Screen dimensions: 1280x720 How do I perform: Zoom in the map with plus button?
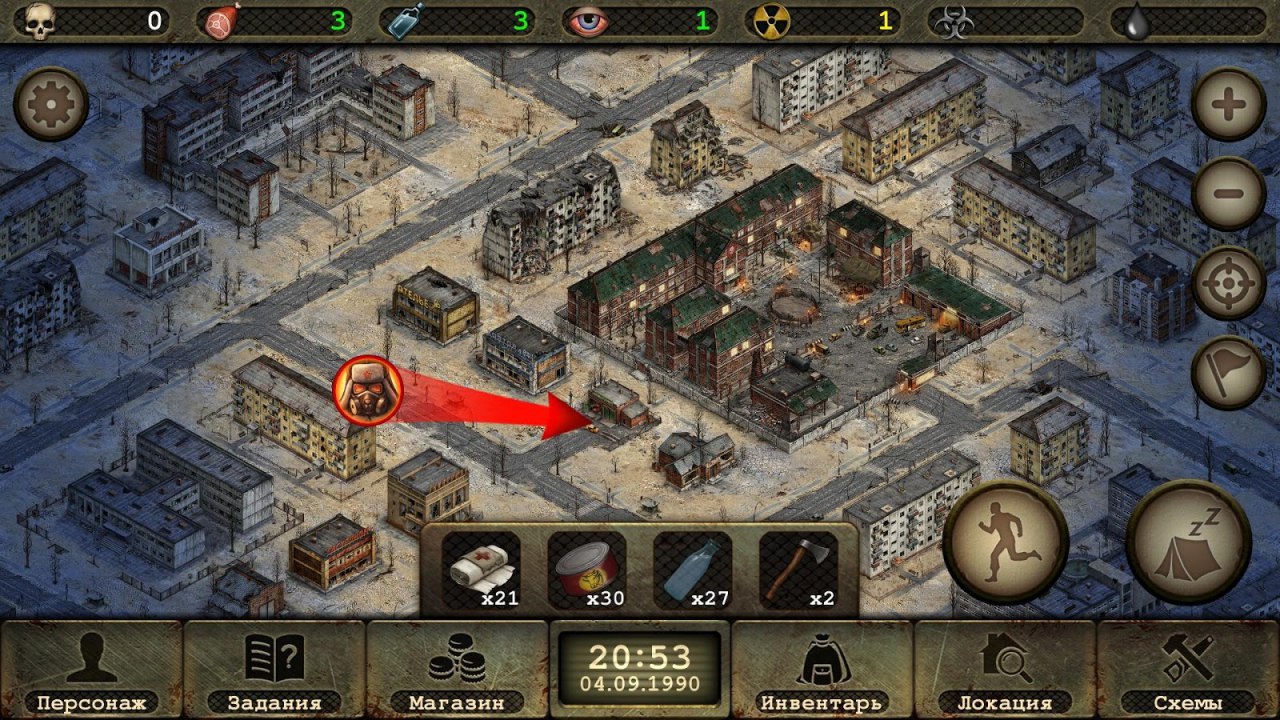coord(1229,104)
